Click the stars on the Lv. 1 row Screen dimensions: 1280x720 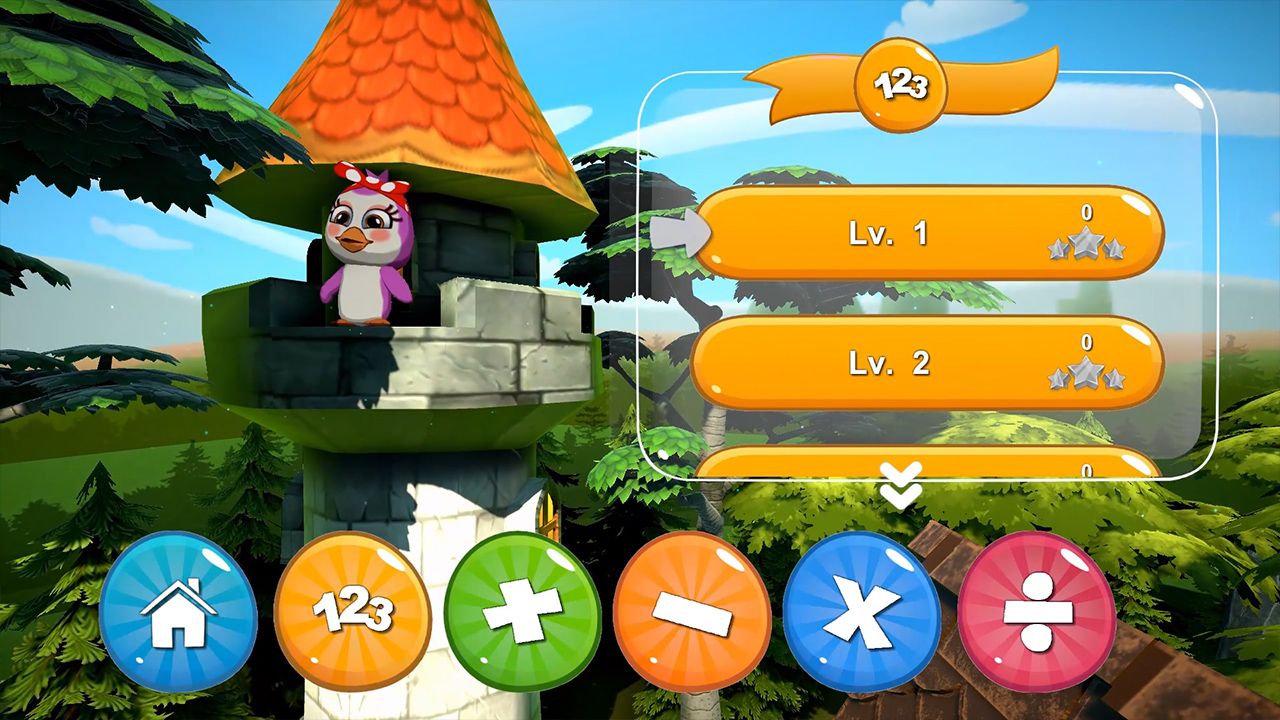click(x=1089, y=243)
